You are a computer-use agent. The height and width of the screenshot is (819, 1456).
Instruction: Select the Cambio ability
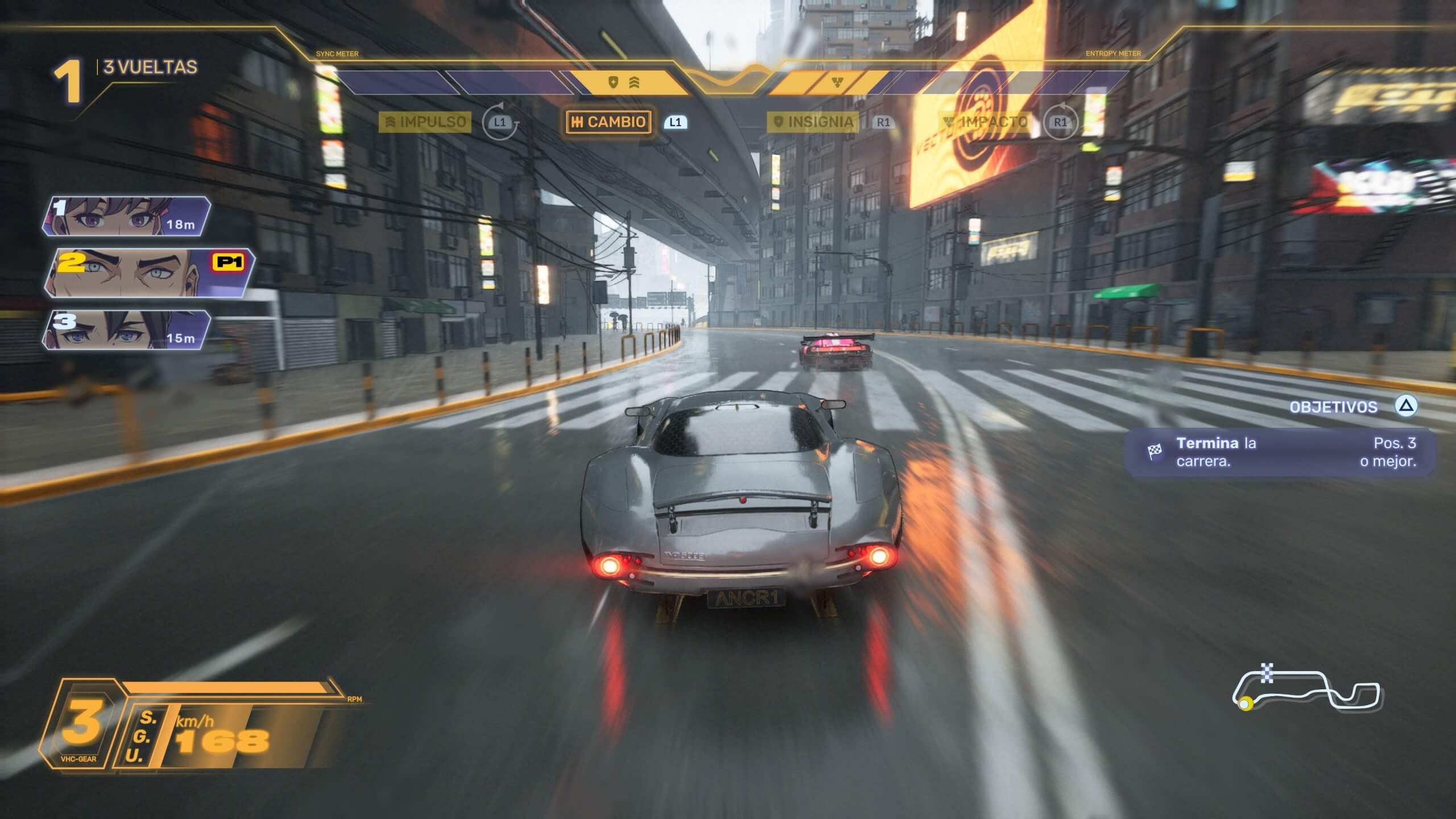click(609, 122)
